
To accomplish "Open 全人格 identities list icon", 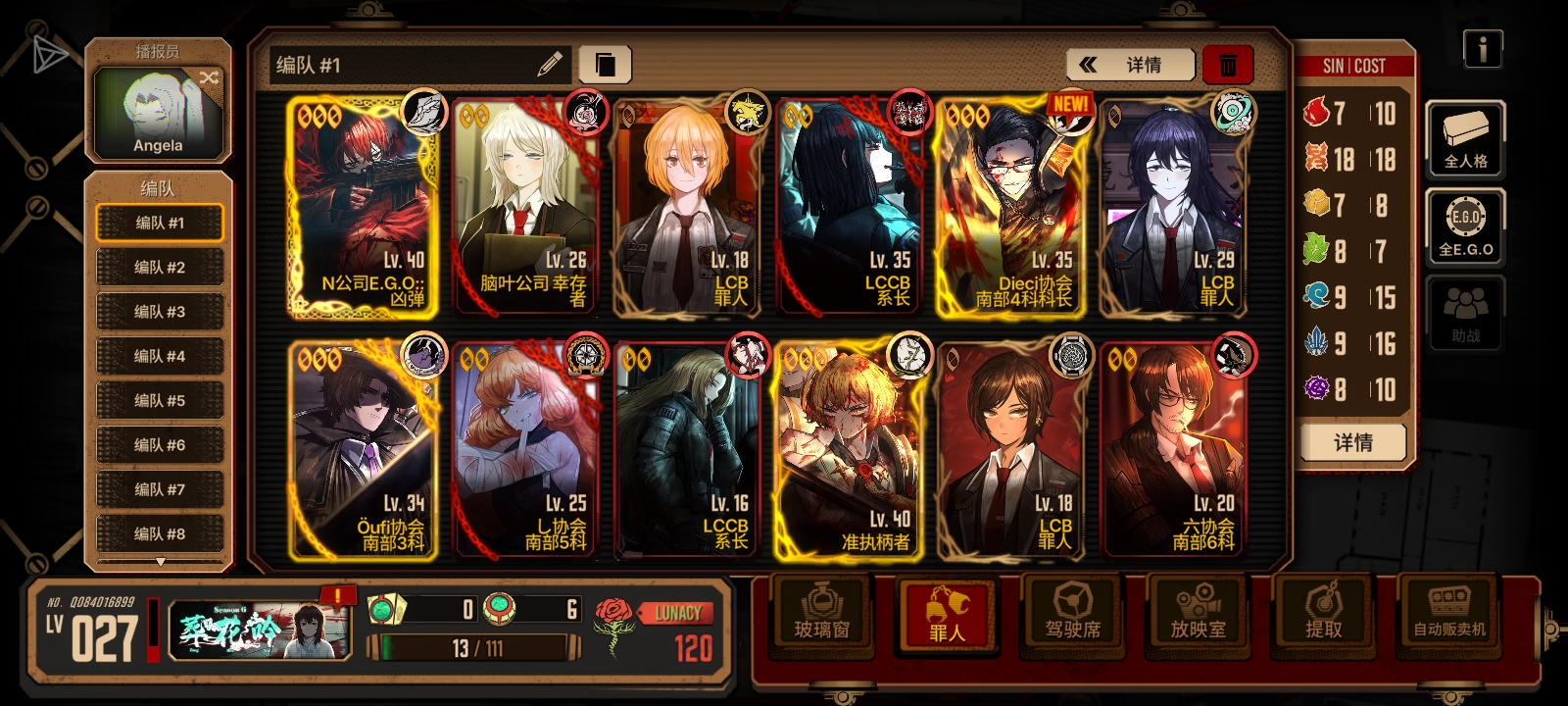I will (x=1464, y=140).
